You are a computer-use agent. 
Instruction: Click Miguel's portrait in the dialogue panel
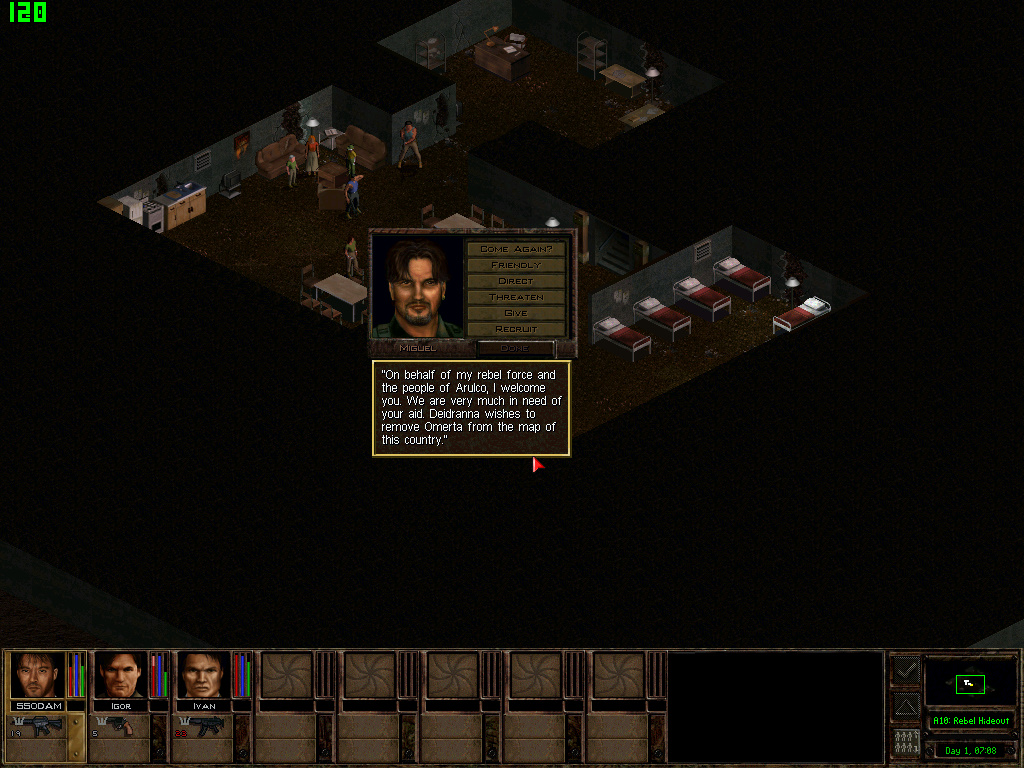coord(418,288)
